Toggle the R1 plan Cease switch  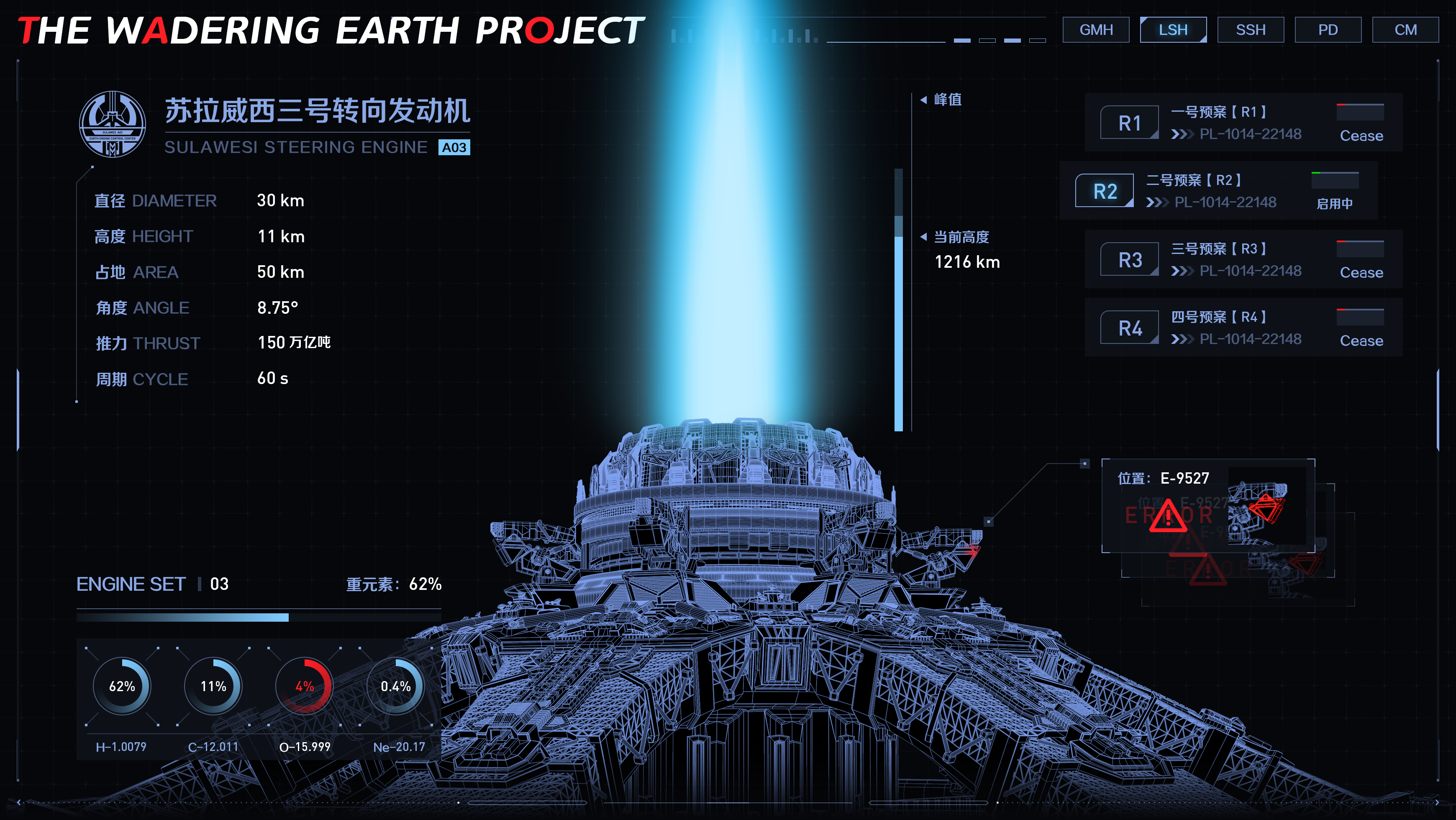point(1360,113)
